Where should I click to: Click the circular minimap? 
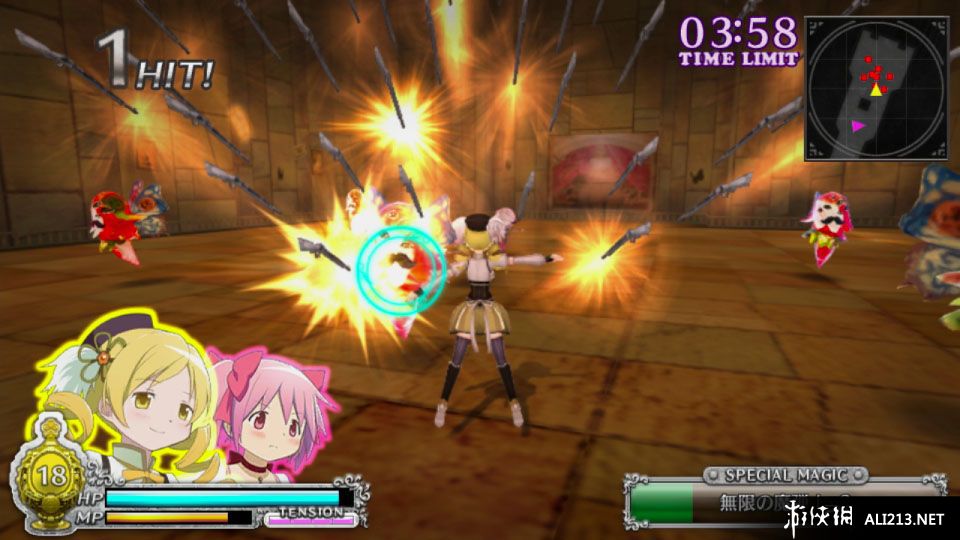(x=876, y=88)
